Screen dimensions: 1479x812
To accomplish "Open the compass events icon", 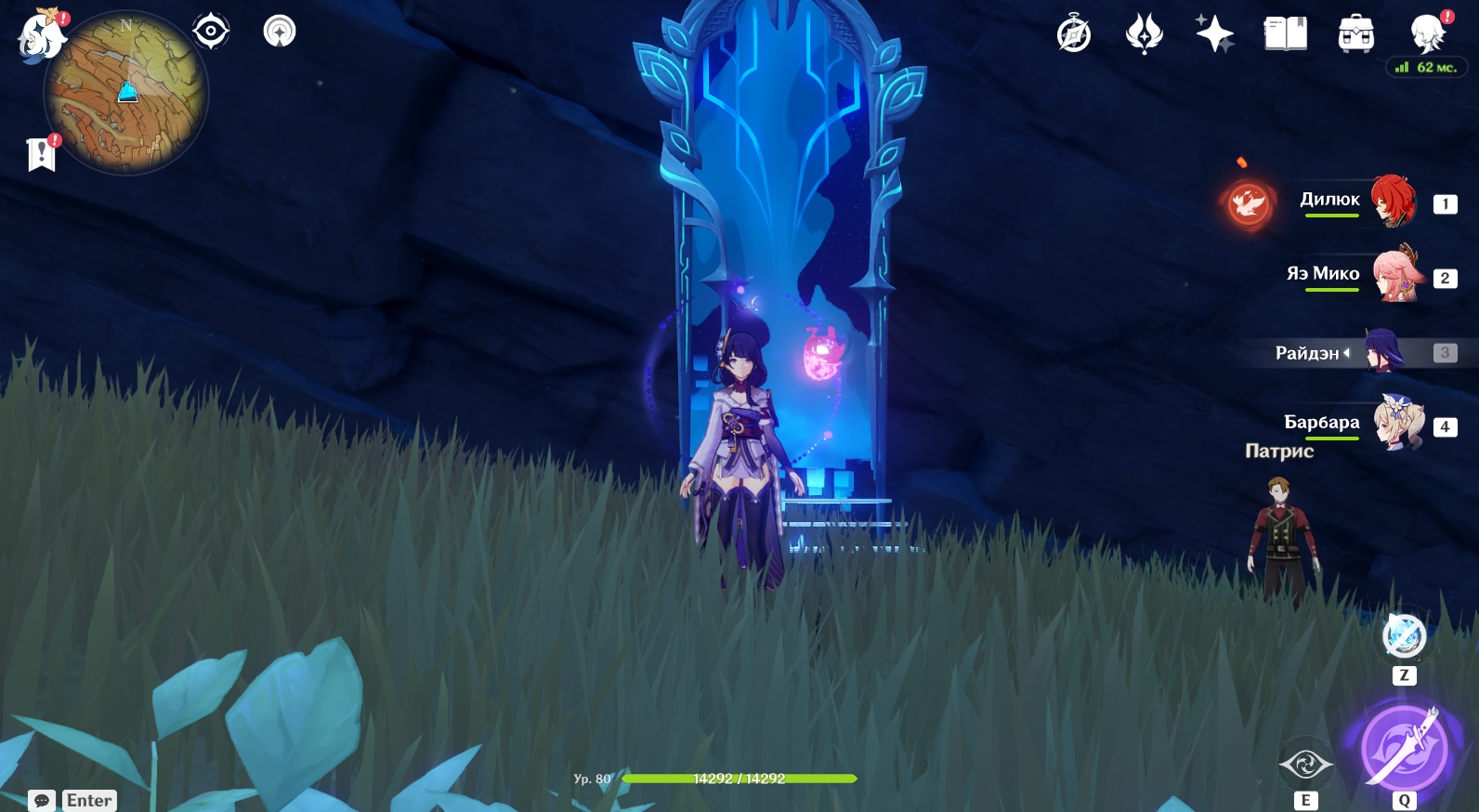I will [1073, 34].
